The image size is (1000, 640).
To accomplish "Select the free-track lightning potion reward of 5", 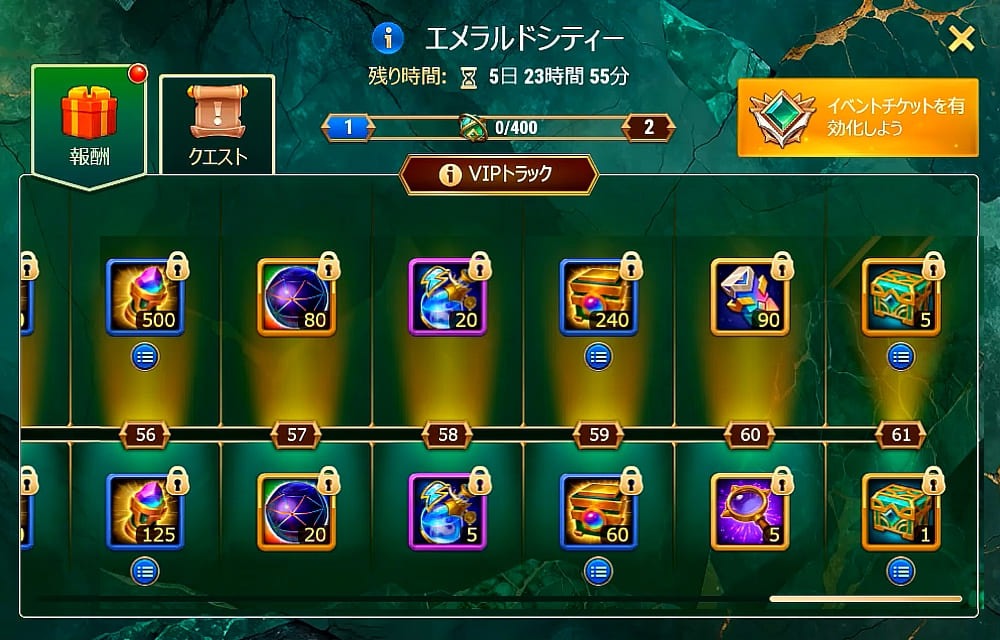I will 447,511.
